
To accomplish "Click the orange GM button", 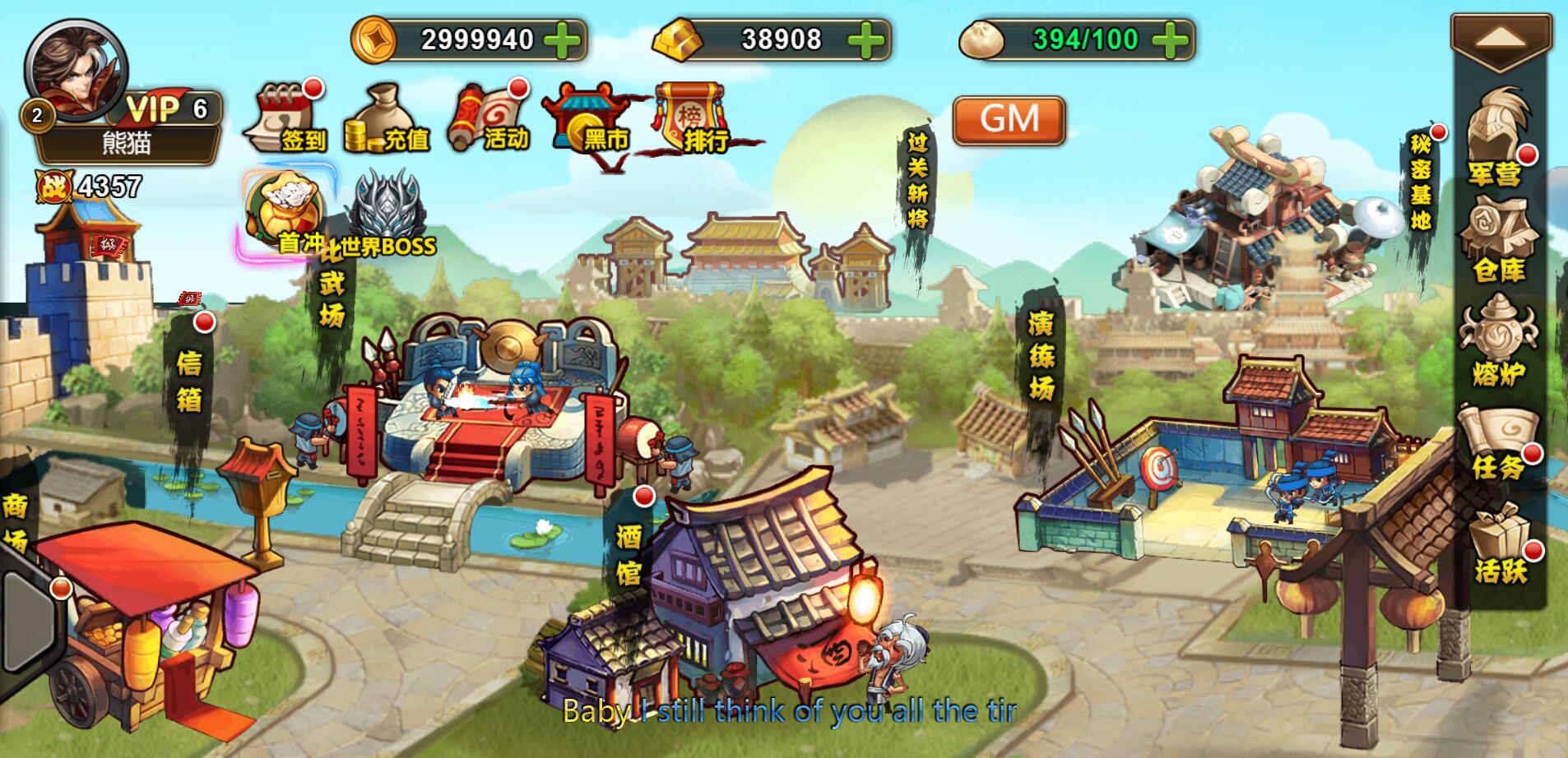I will [1009, 120].
